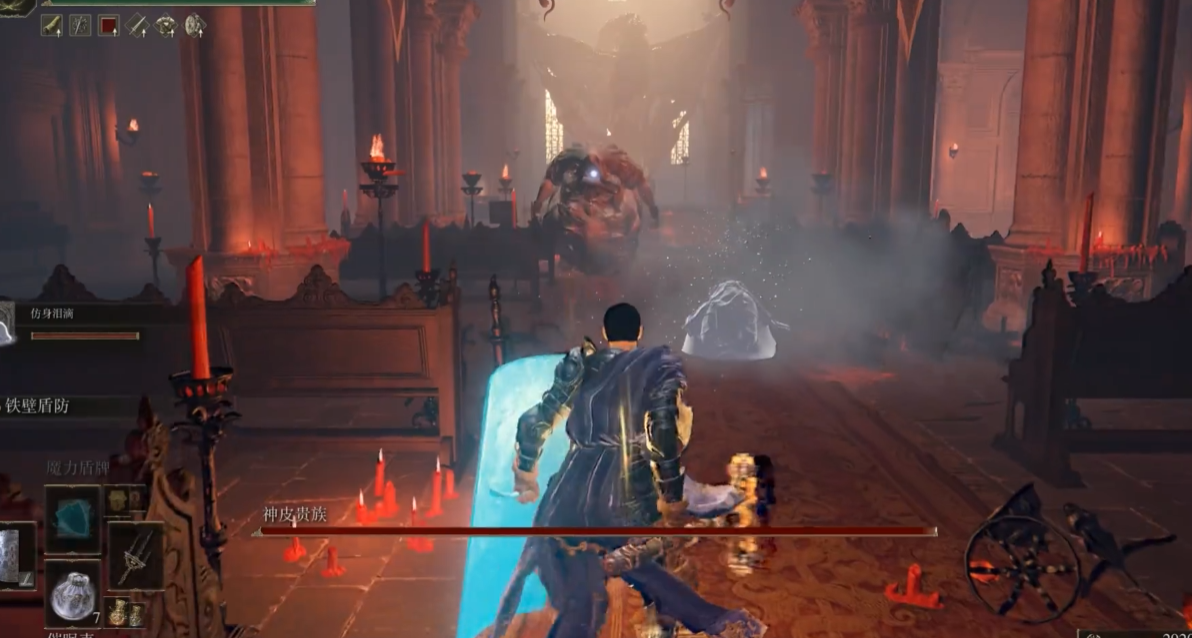Select the small golden mask quick slot
The height and width of the screenshot is (638, 1192).
coord(115,499)
